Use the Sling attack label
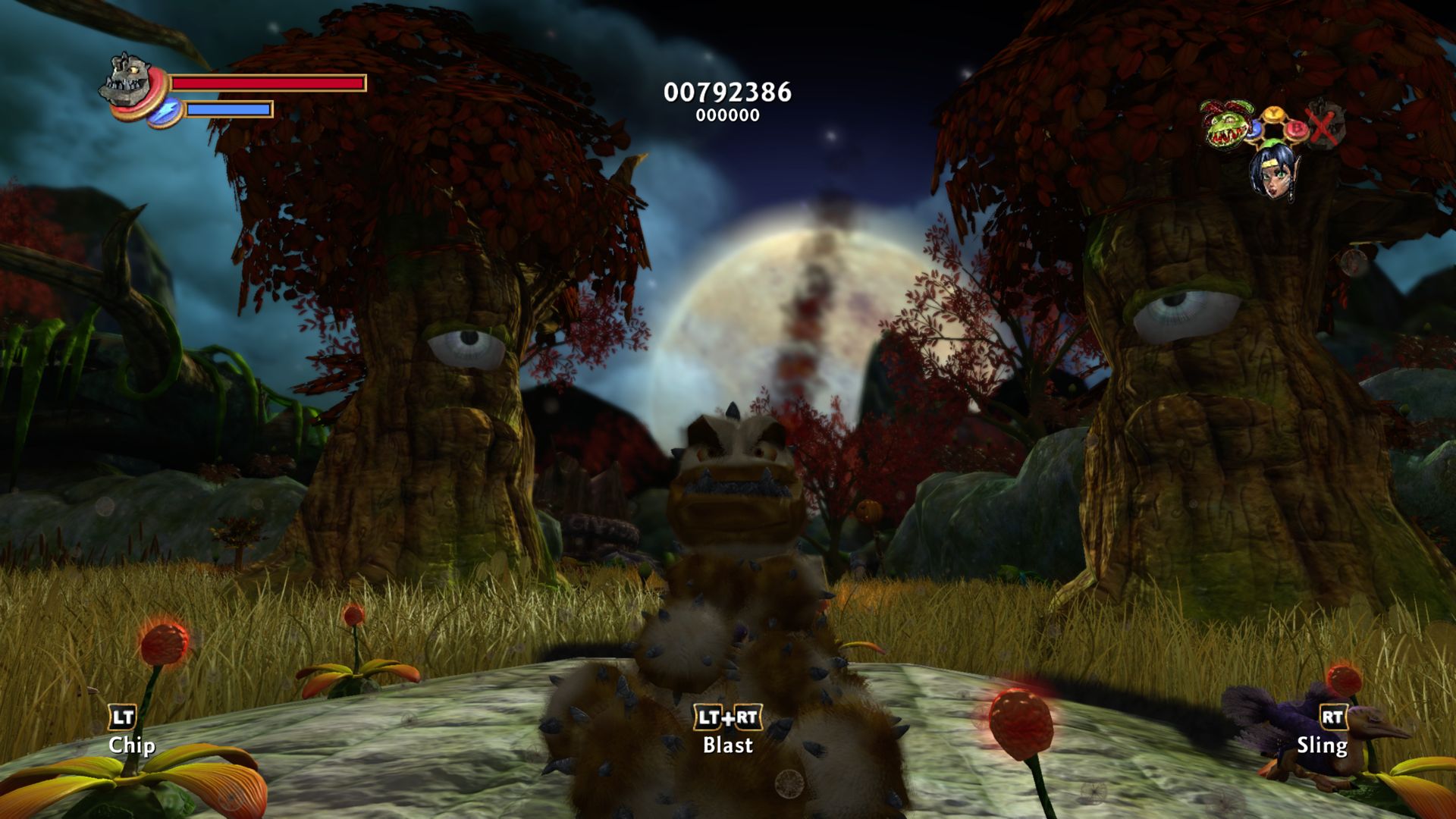Screen dimensions: 1456x819 1322,745
